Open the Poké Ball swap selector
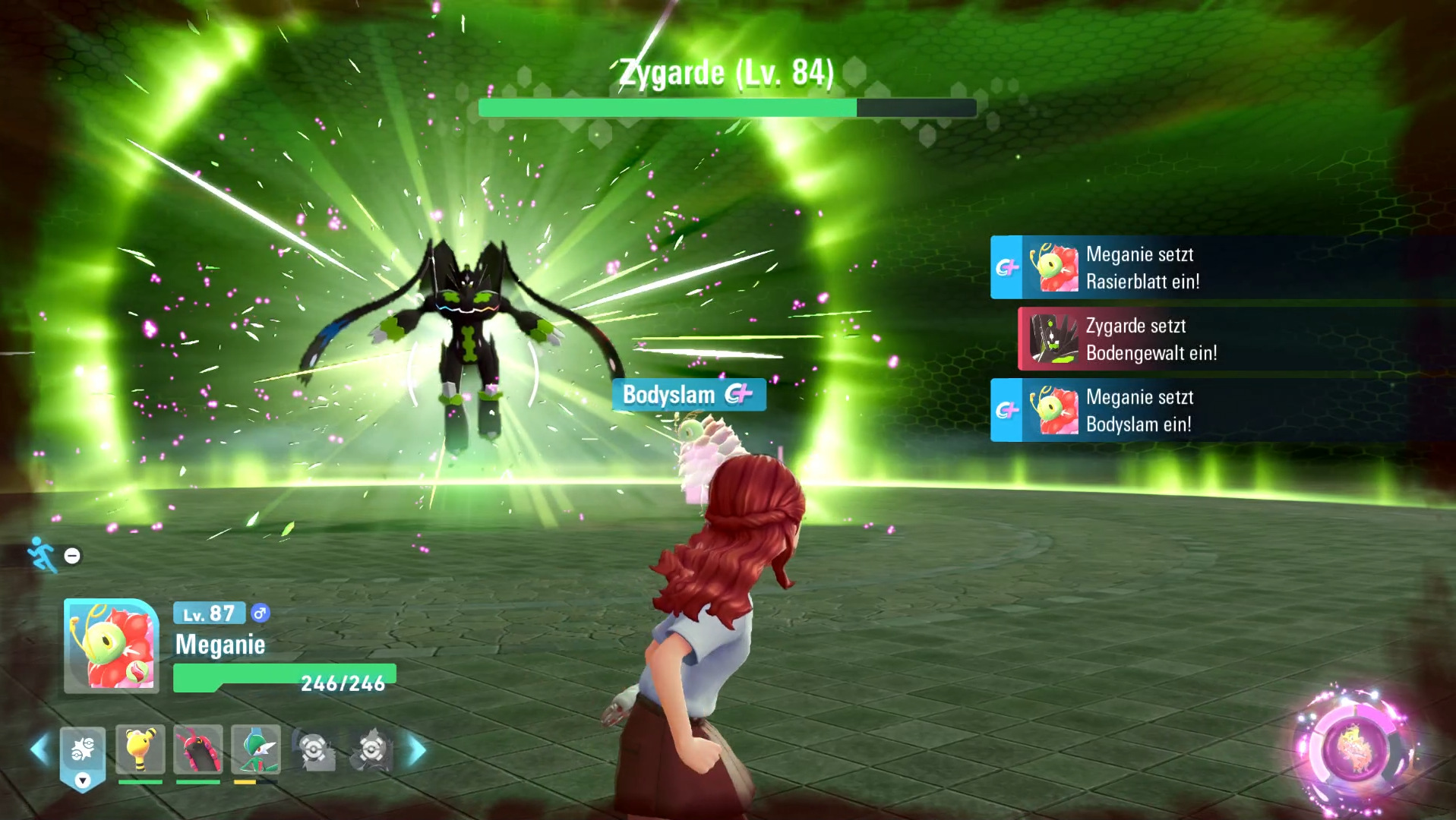Screen dimensions: 1456x820 83,754
